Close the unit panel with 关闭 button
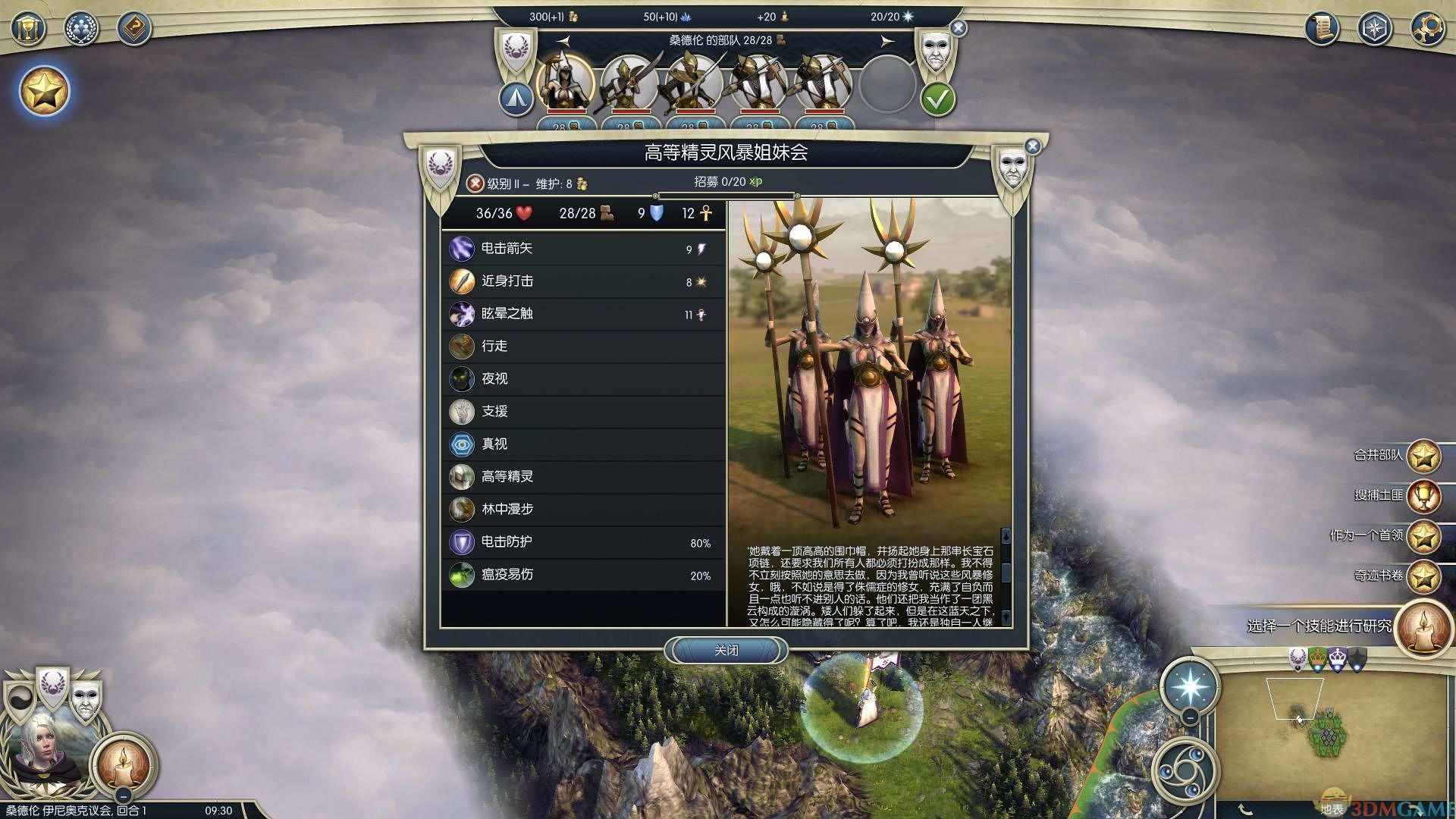Image resolution: width=1456 pixels, height=819 pixels. [x=726, y=651]
